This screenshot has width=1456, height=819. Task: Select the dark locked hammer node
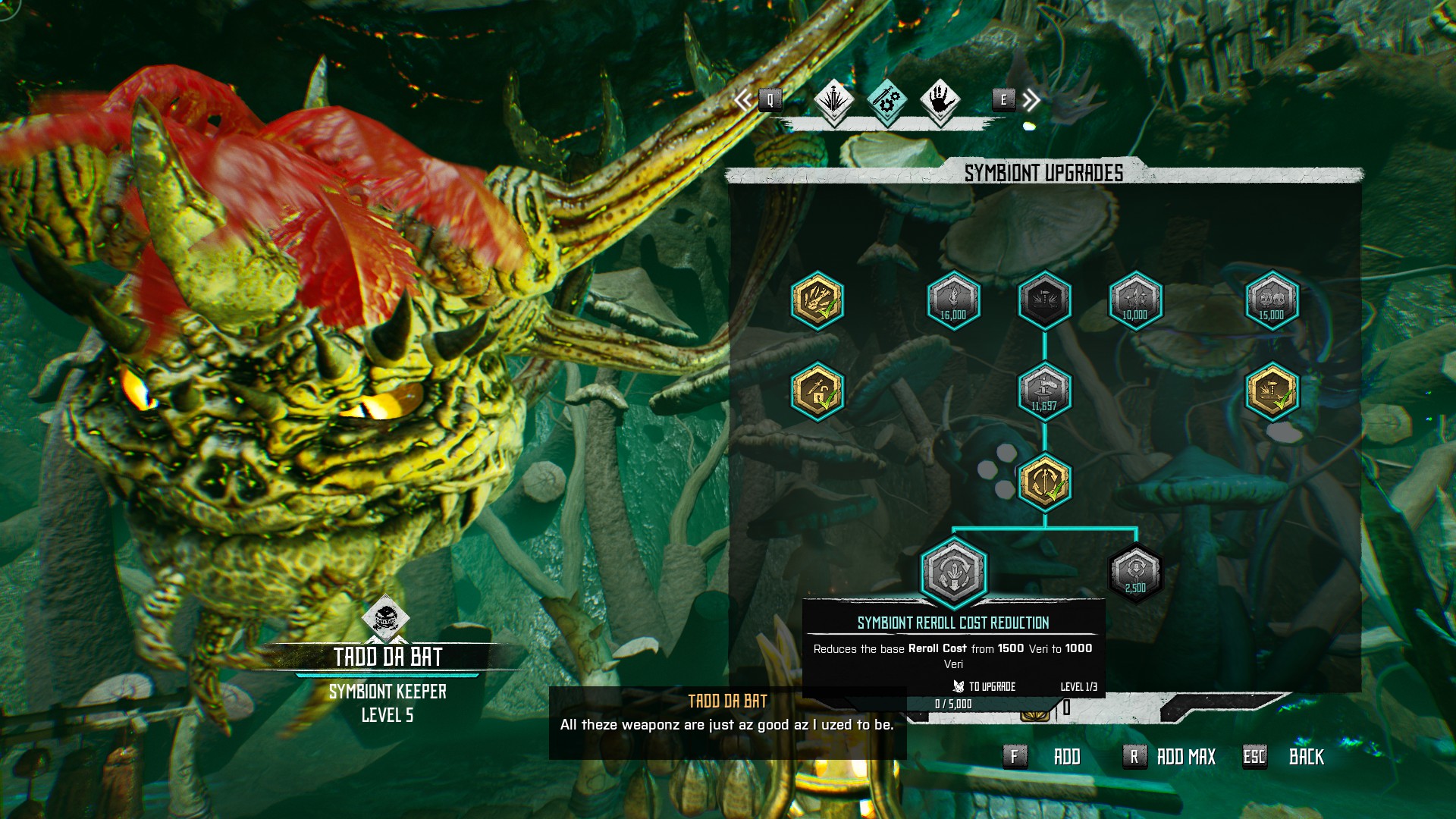(x=1044, y=301)
